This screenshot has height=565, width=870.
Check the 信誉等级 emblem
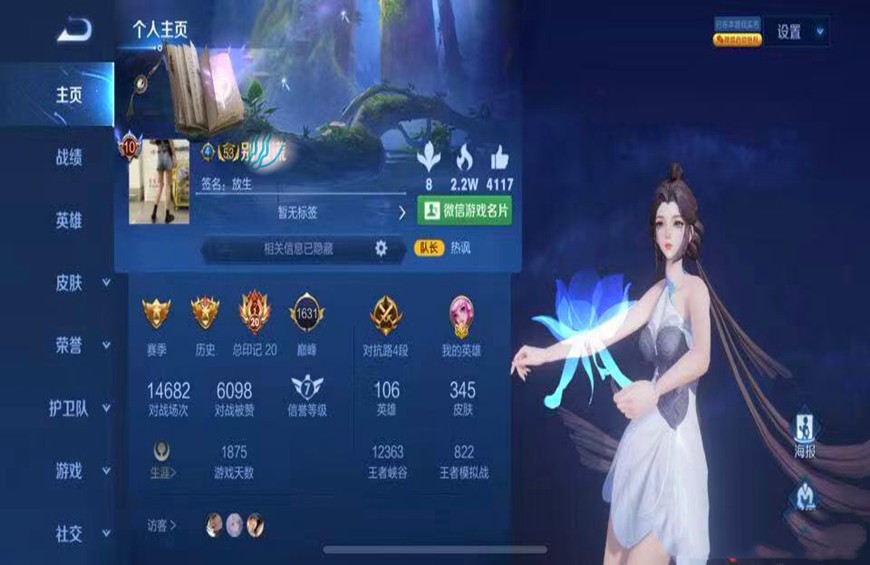307,389
